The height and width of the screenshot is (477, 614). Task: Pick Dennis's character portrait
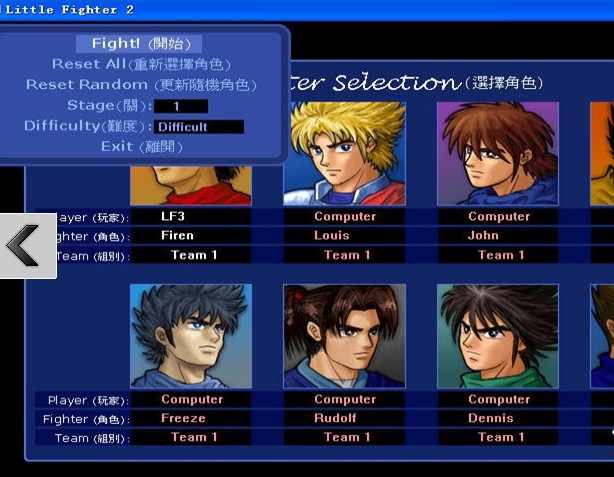click(497, 335)
